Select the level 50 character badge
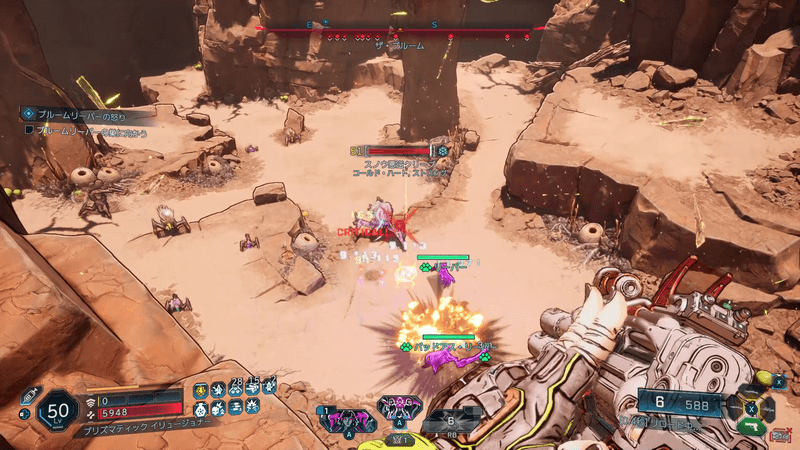This screenshot has width=800, height=450. 59,410
